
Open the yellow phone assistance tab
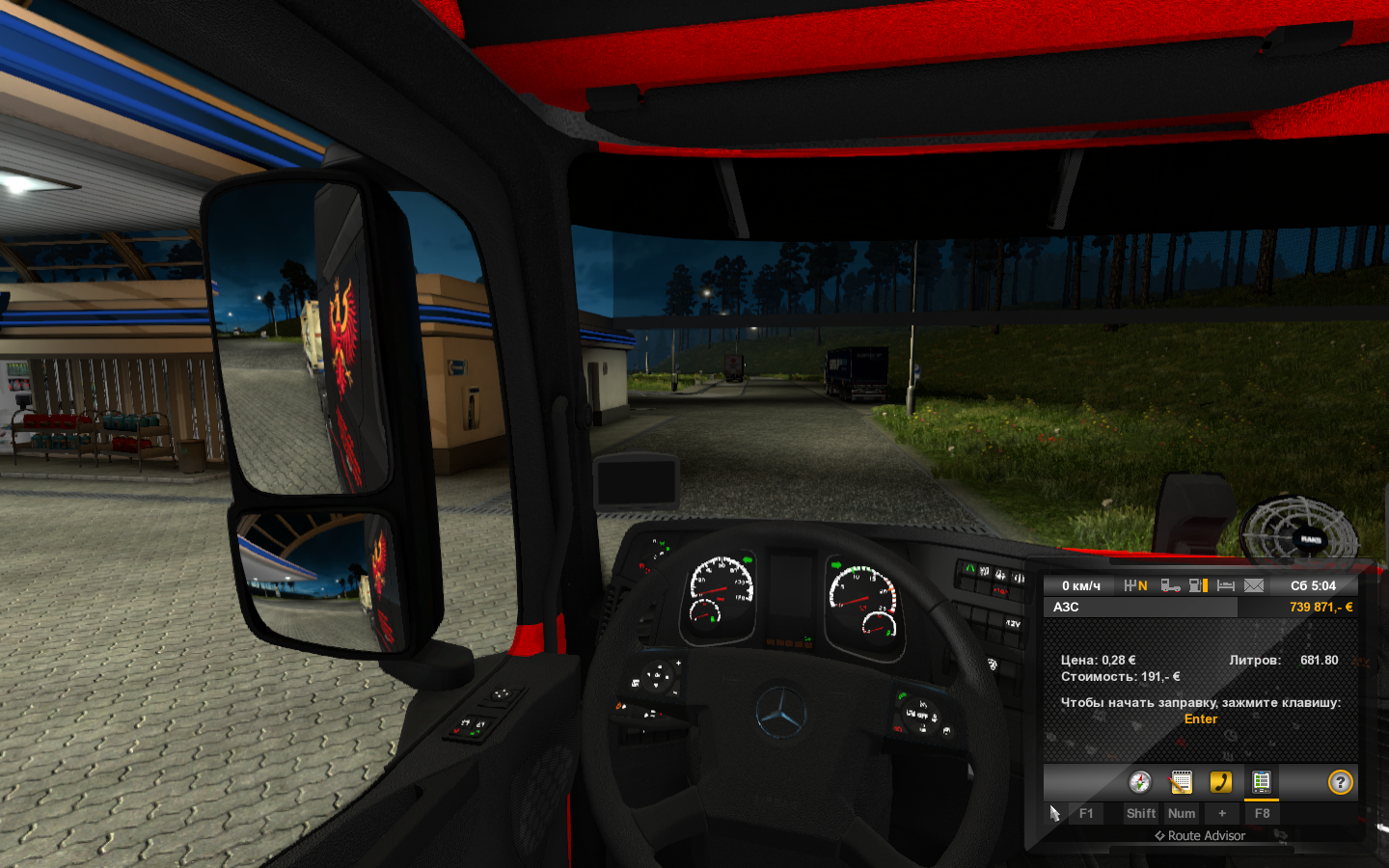click(1221, 782)
